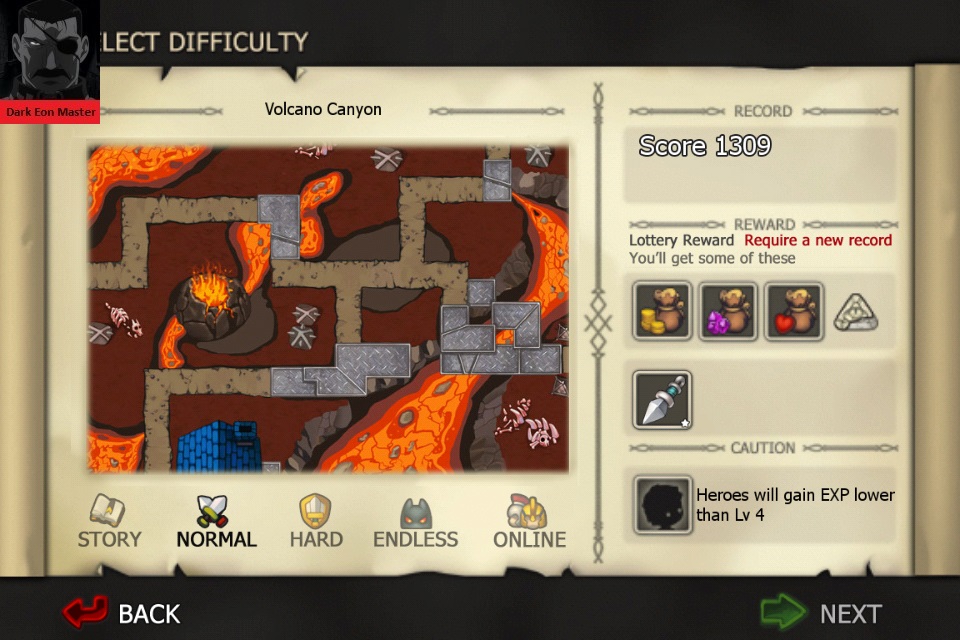Select ENDLESS mode

click(x=415, y=522)
